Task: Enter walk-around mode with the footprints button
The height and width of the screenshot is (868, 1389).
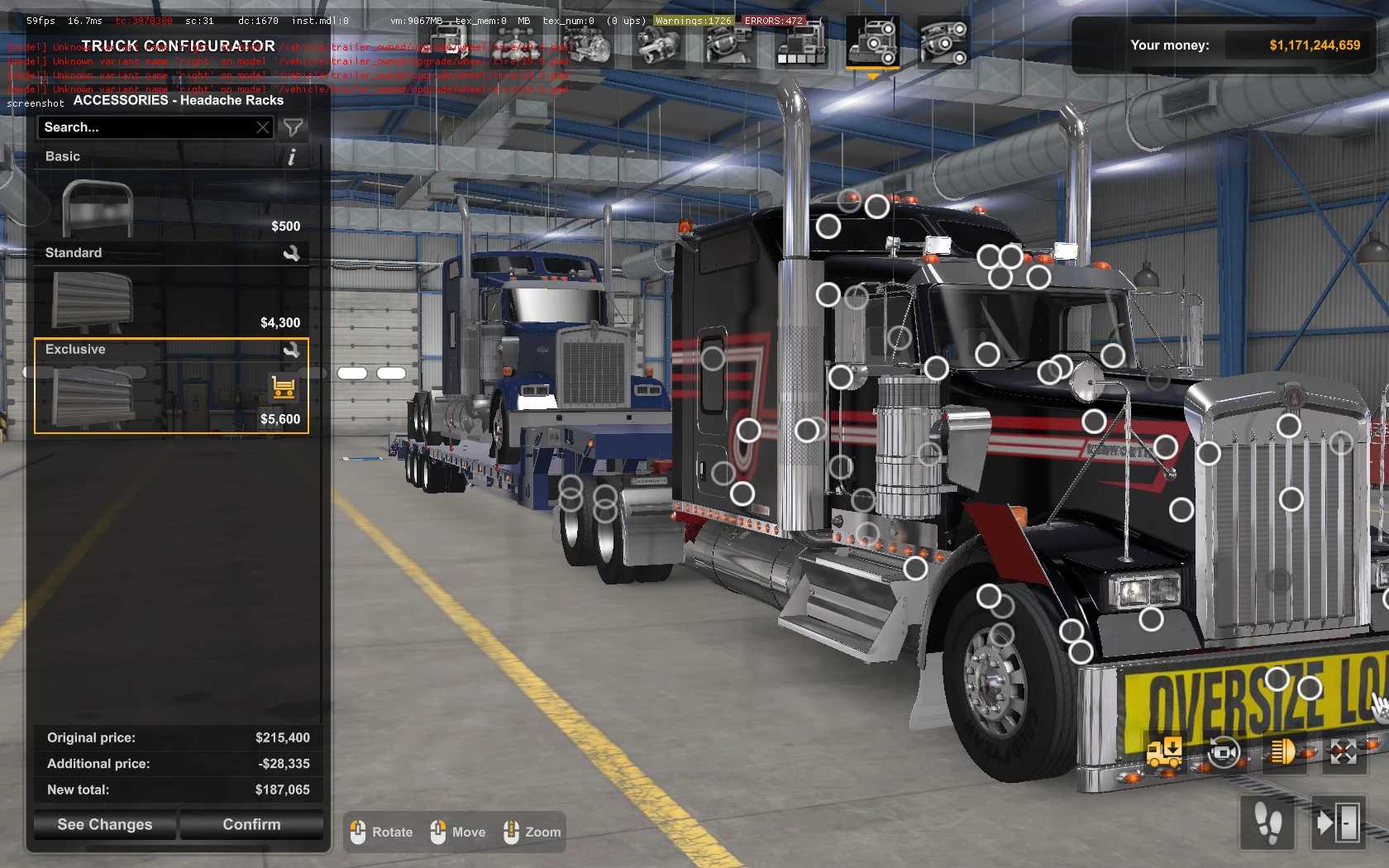Action: pyautogui.click(x=1268, y=823)
